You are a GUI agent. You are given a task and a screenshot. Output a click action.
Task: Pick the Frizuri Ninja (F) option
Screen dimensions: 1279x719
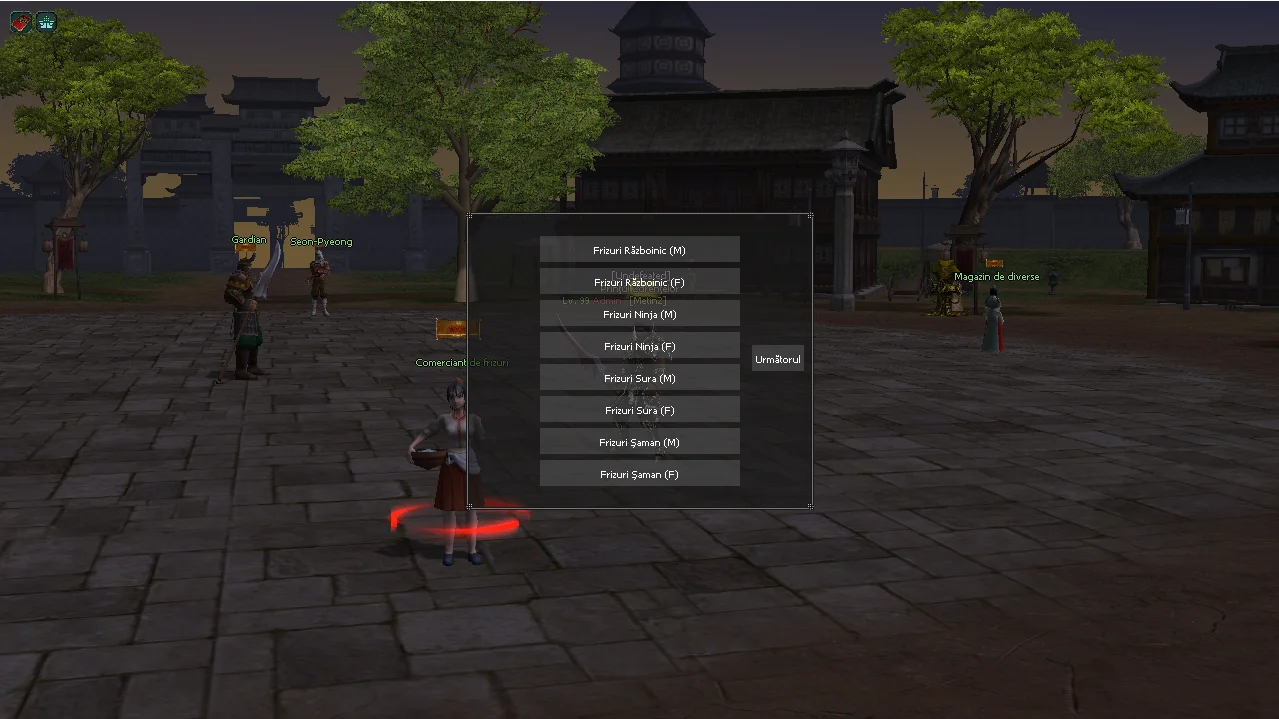coord(639,346)
